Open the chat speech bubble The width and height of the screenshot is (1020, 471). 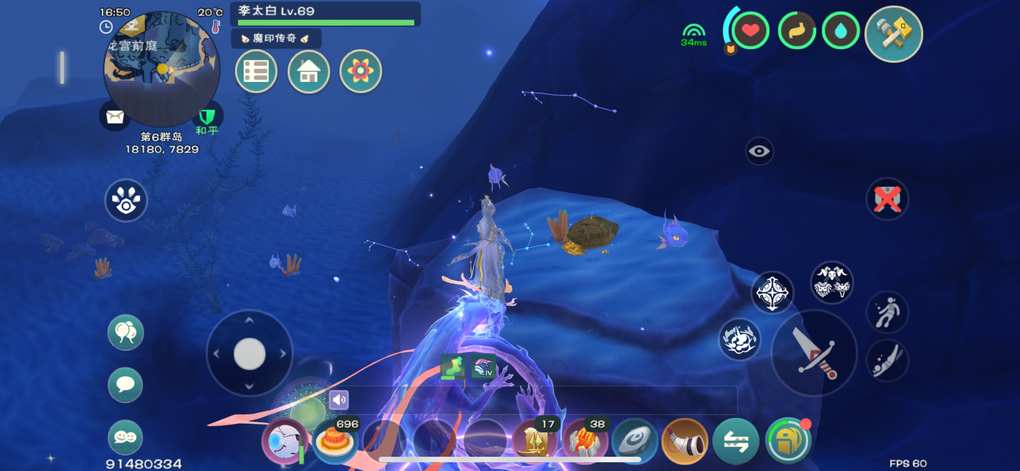tap(126, 384)
